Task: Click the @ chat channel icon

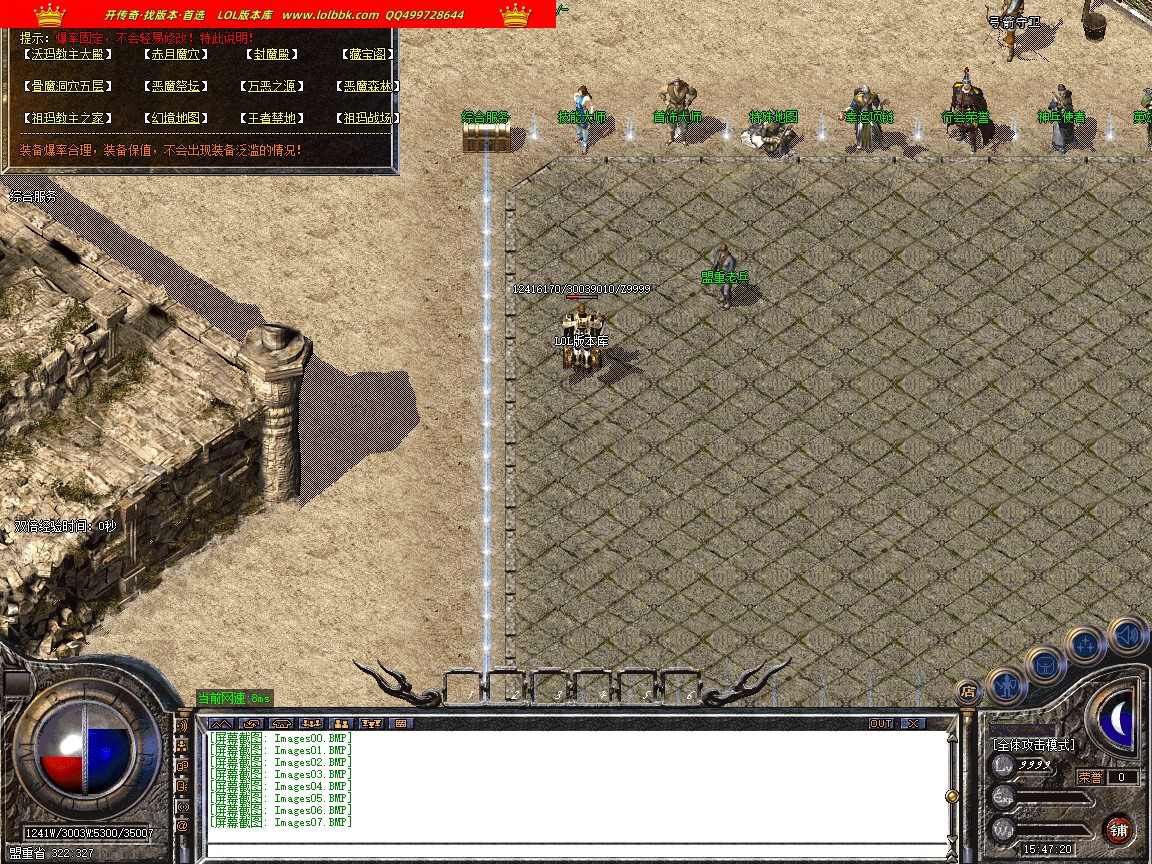Action: [x=183, y=828]
